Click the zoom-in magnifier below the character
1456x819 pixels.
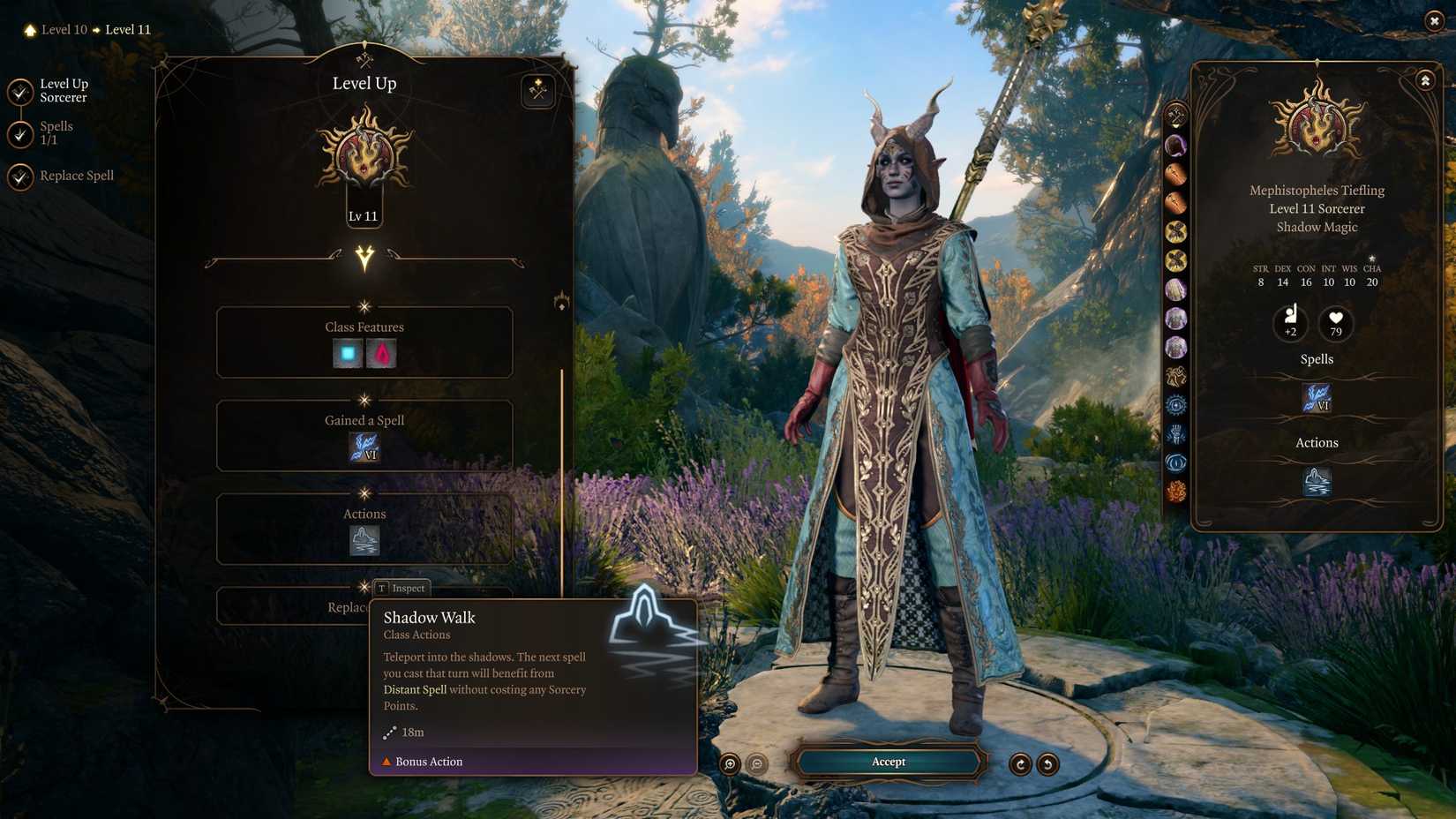point(728,764)
